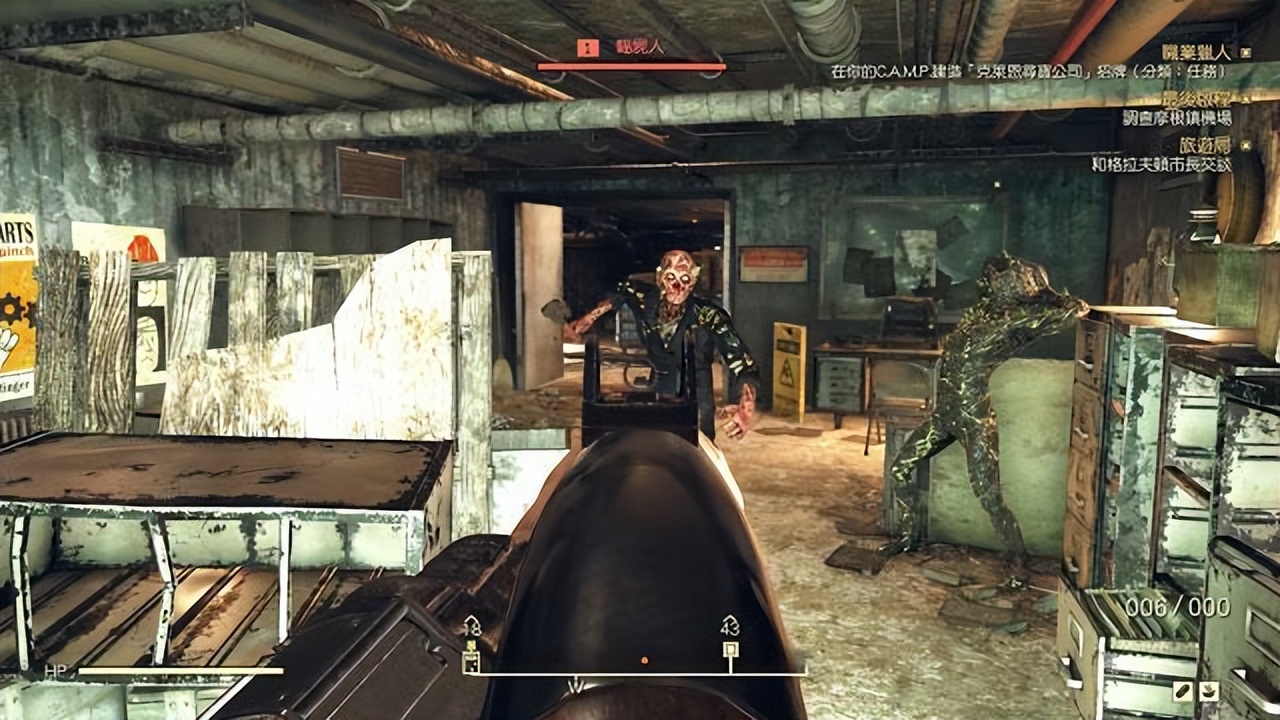Click the food bowl status icon

(x=1209, y=690)
